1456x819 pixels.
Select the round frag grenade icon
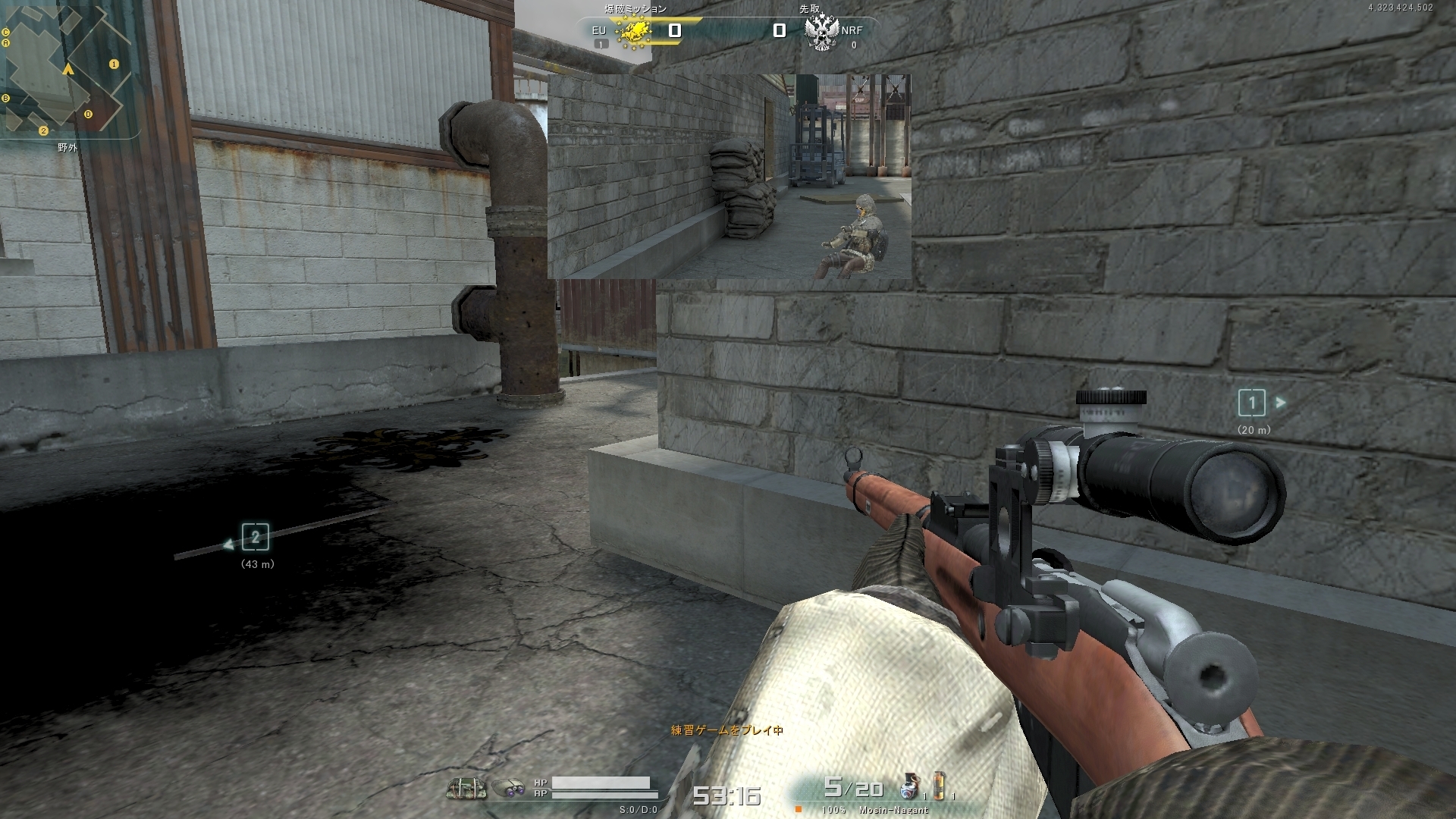click(x=910, y=789)
